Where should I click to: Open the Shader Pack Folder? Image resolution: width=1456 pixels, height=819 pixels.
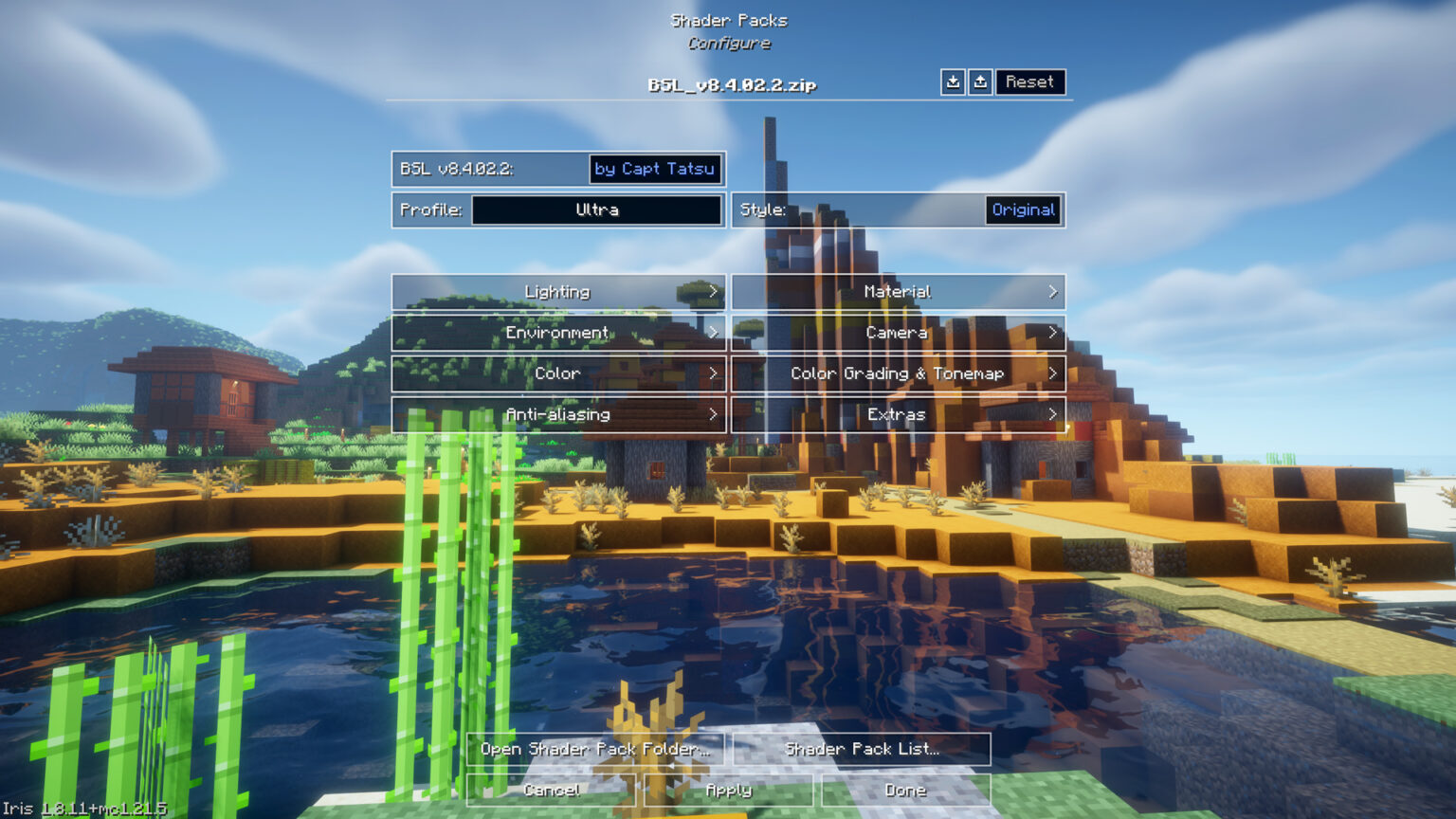595,749
